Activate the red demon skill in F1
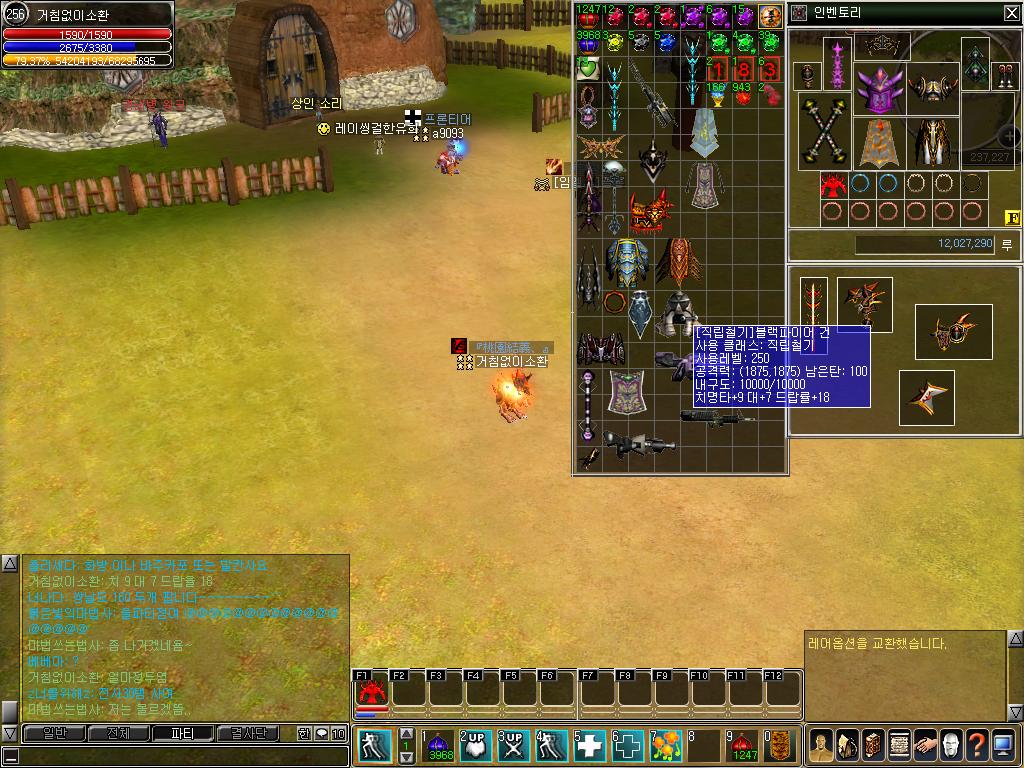Viewport: 1024px width, 768px height. 372,692
